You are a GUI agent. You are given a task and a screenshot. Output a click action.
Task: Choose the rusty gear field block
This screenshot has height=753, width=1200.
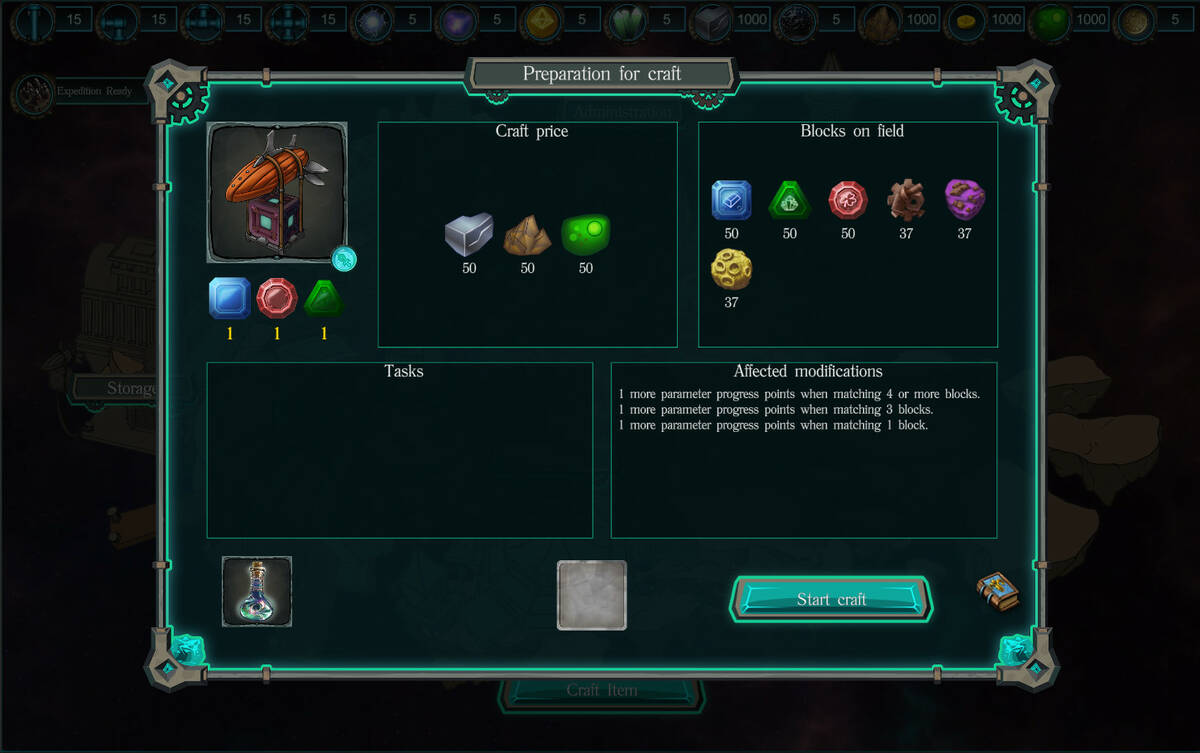click(906, 200)
